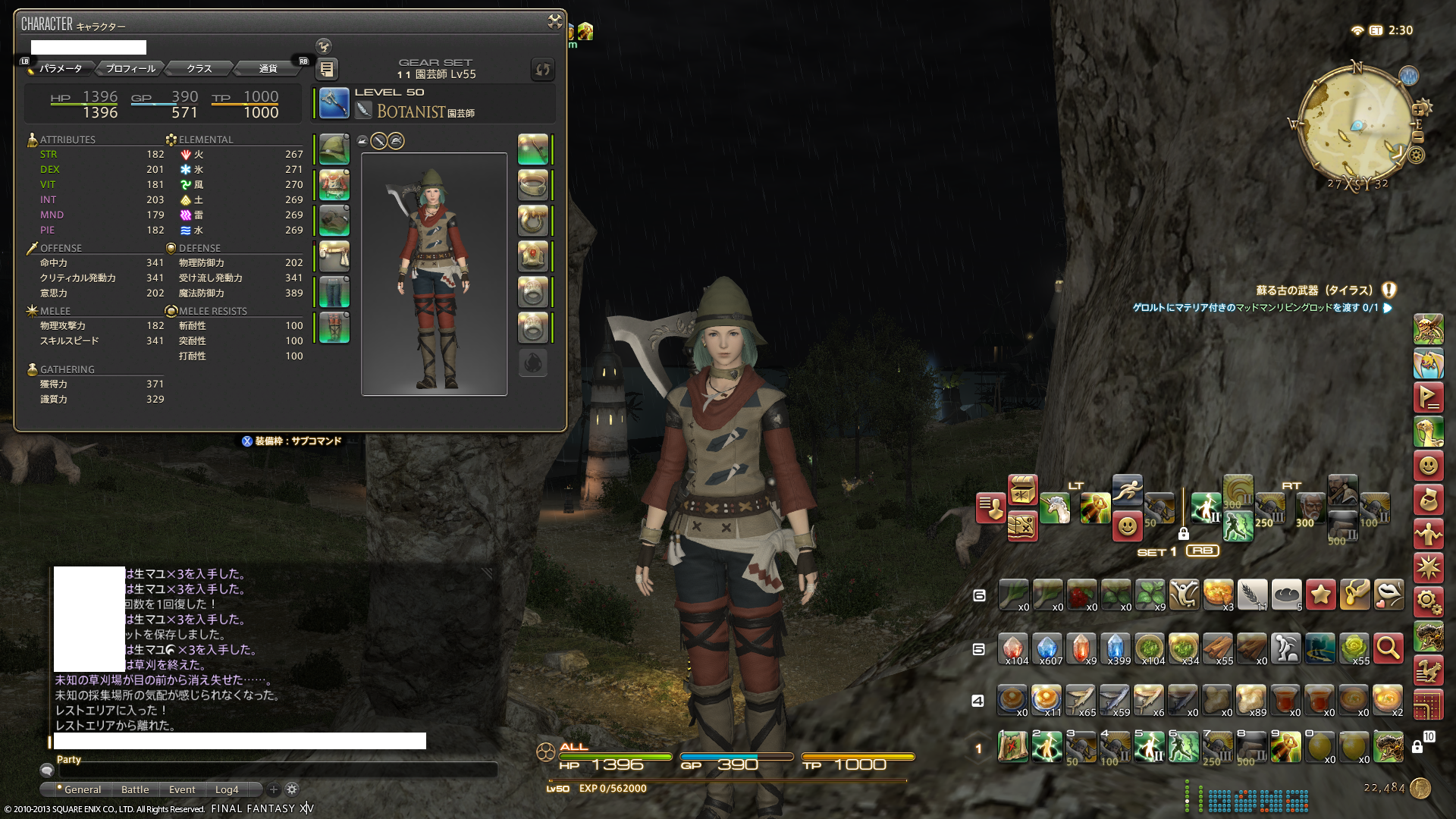Select the パラメータ tab
The height and width of the screenshot is (819, 1456).
tap(61, 69)
